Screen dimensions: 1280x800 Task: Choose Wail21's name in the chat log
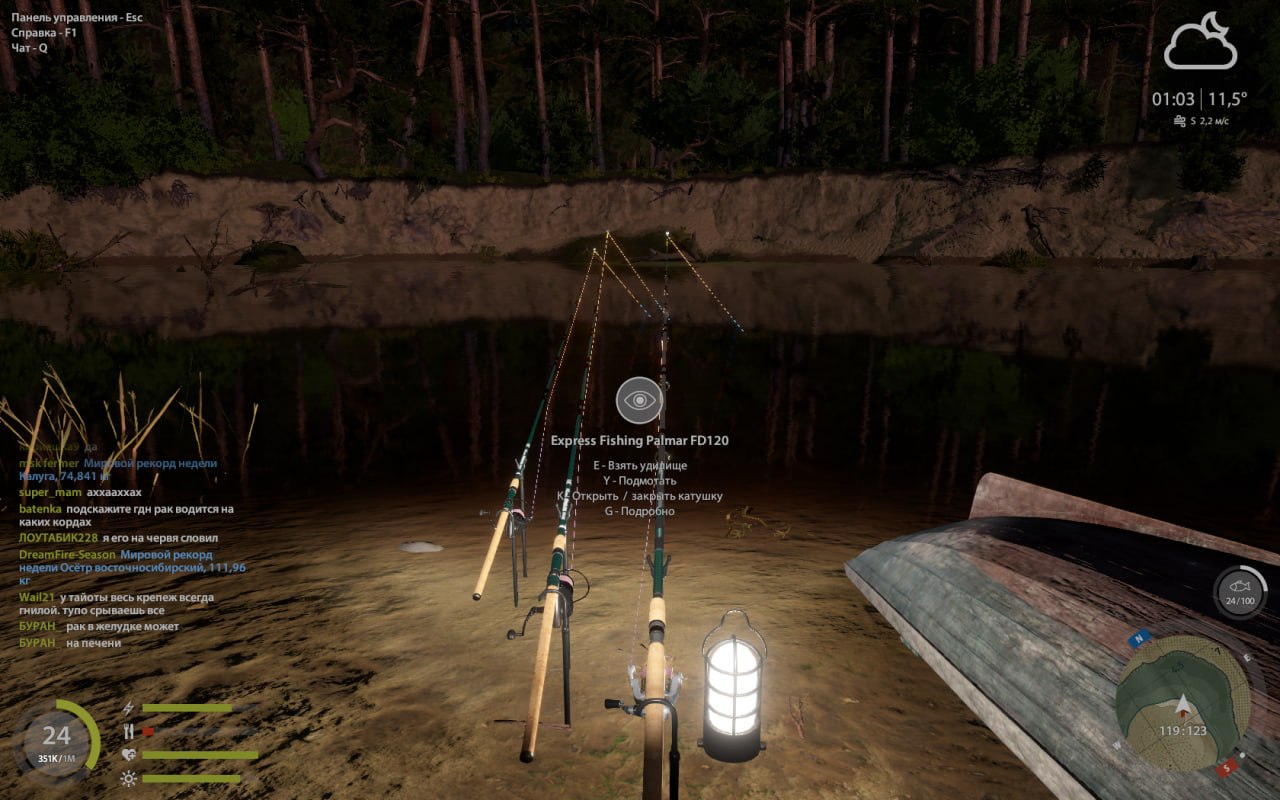coord(34,597)
